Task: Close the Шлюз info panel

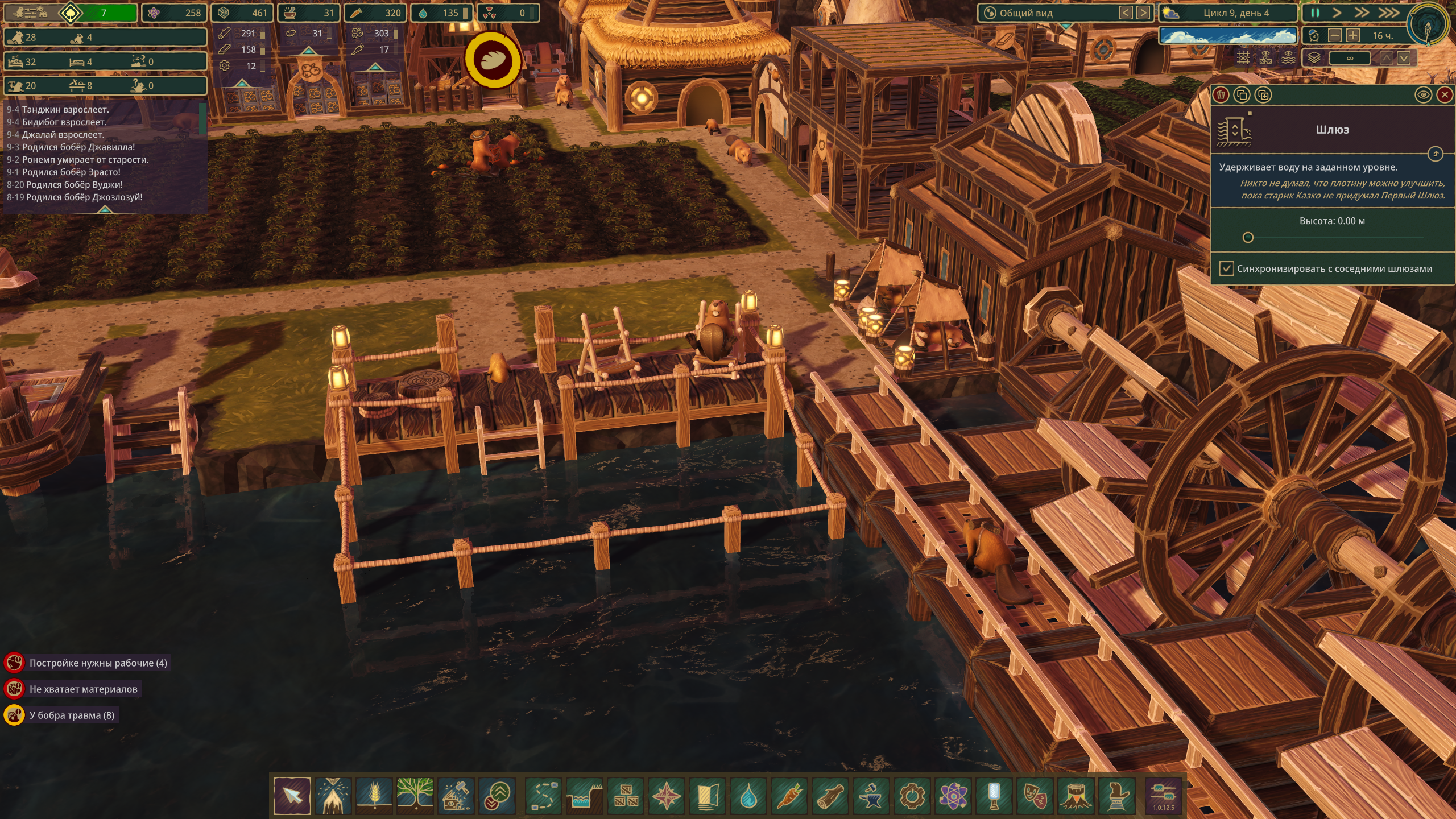Action: click(1445, 95)
